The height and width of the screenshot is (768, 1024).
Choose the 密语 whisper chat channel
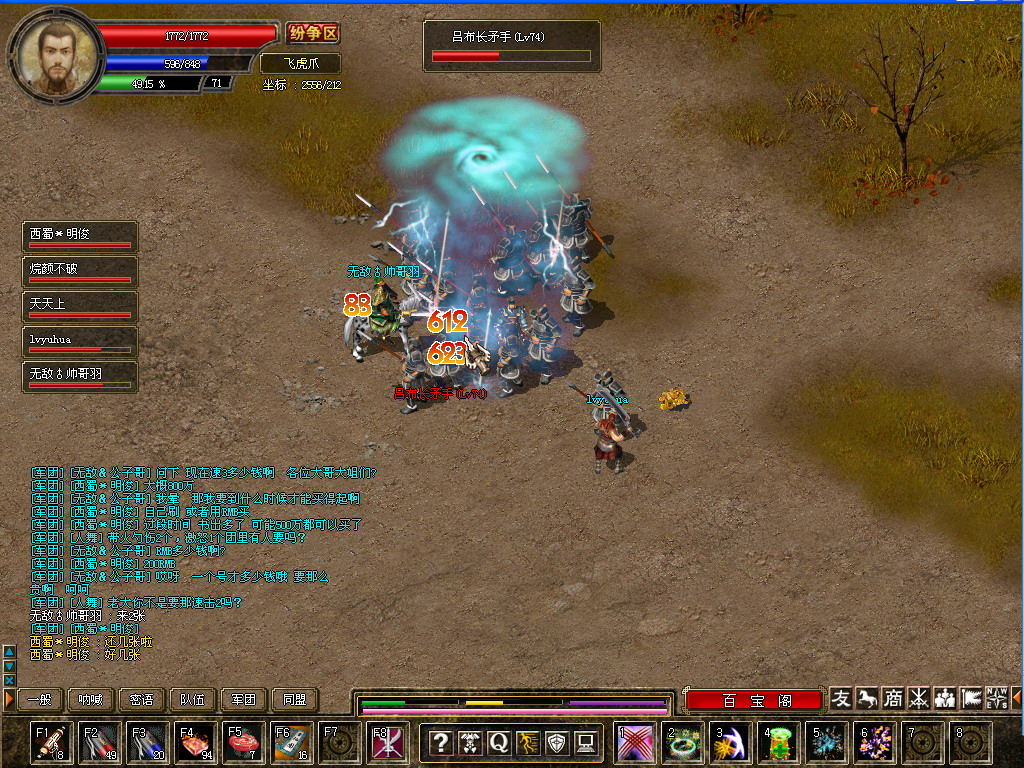[x=142, y=700]
